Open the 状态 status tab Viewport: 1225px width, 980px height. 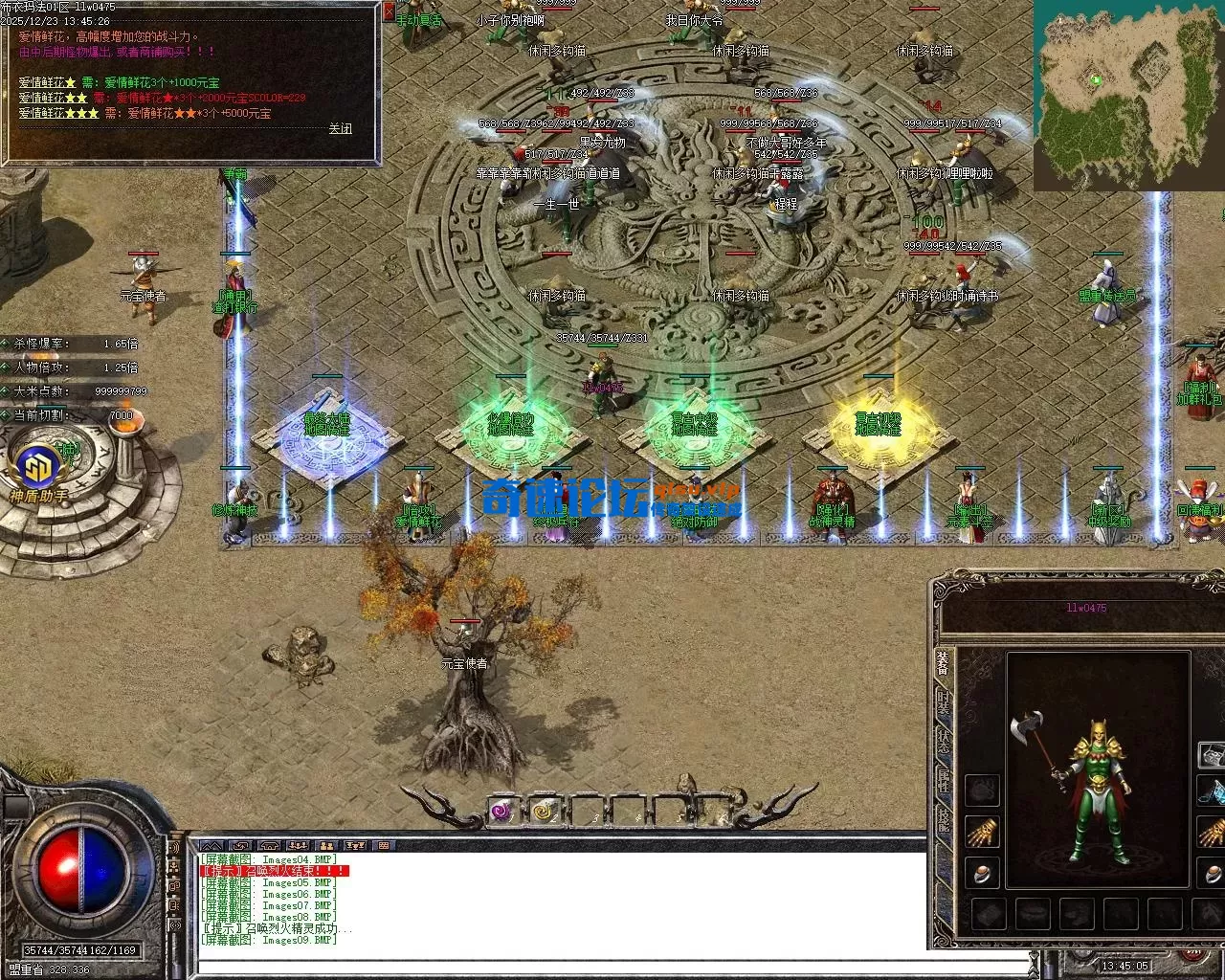point(944,741)
